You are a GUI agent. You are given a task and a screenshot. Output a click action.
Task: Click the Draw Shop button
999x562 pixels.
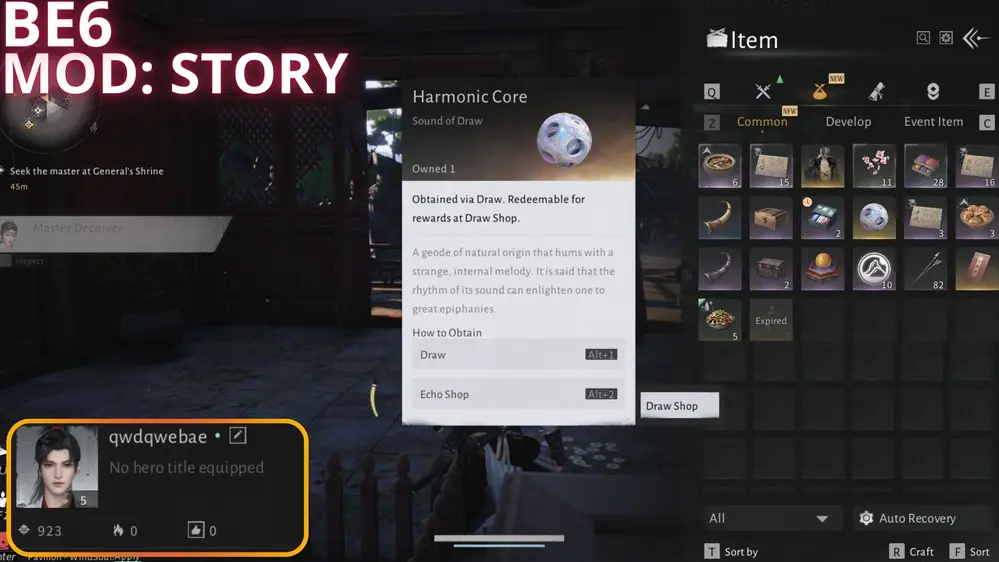point(678,406)
